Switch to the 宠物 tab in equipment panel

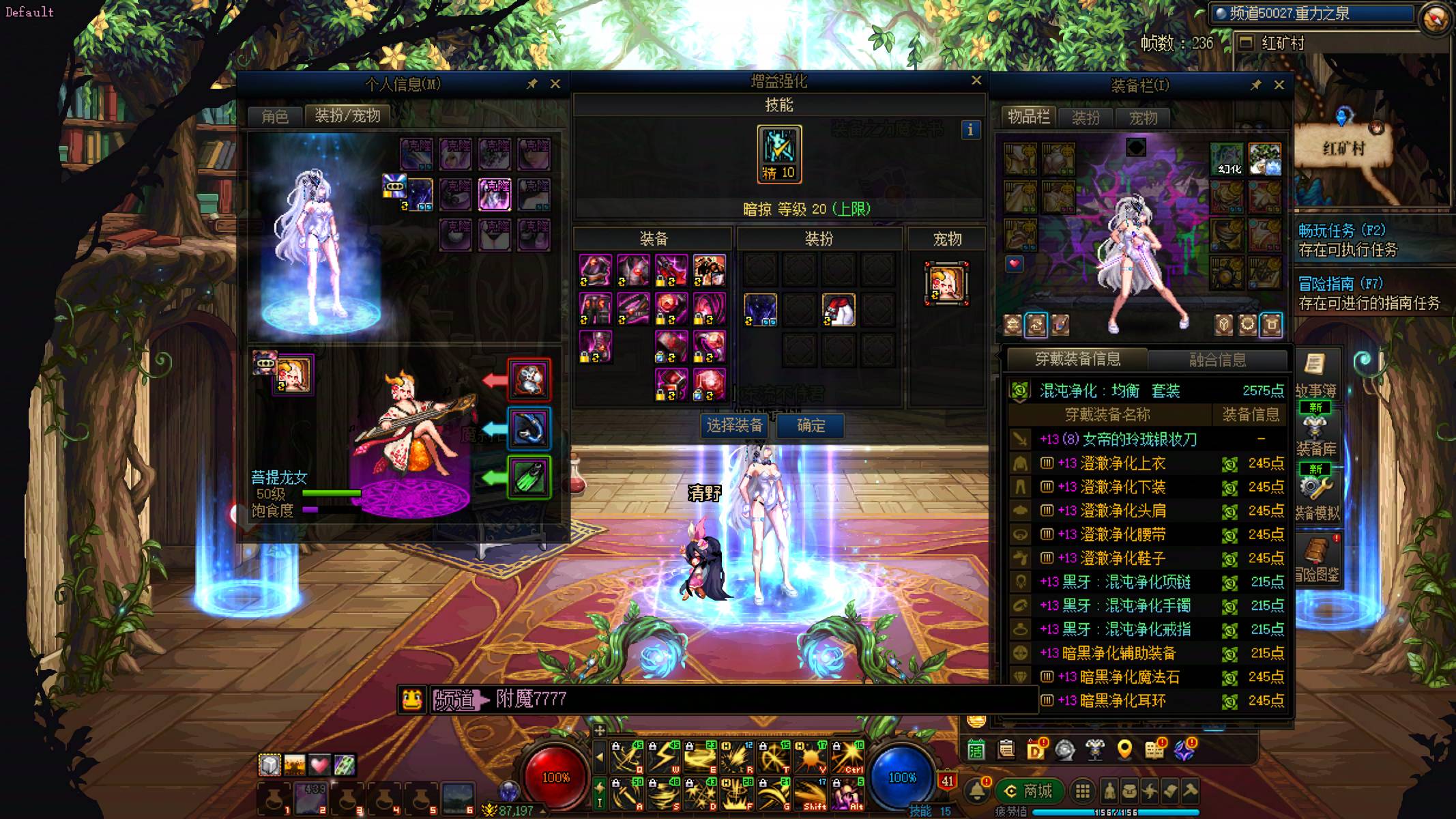pyautogui.click(x=1143, y=118)
